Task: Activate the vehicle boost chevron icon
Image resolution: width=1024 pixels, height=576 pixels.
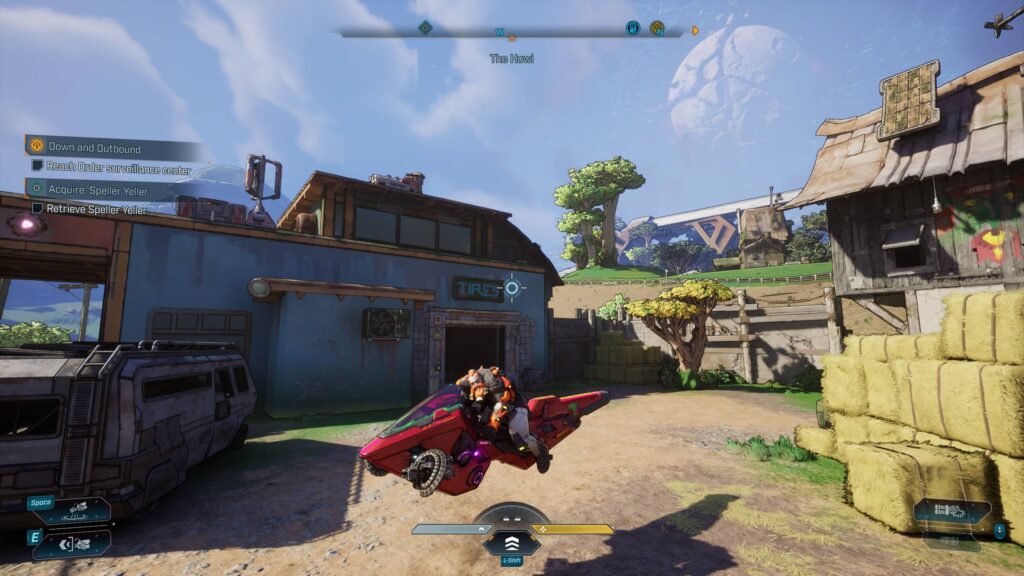Action: 512,541
